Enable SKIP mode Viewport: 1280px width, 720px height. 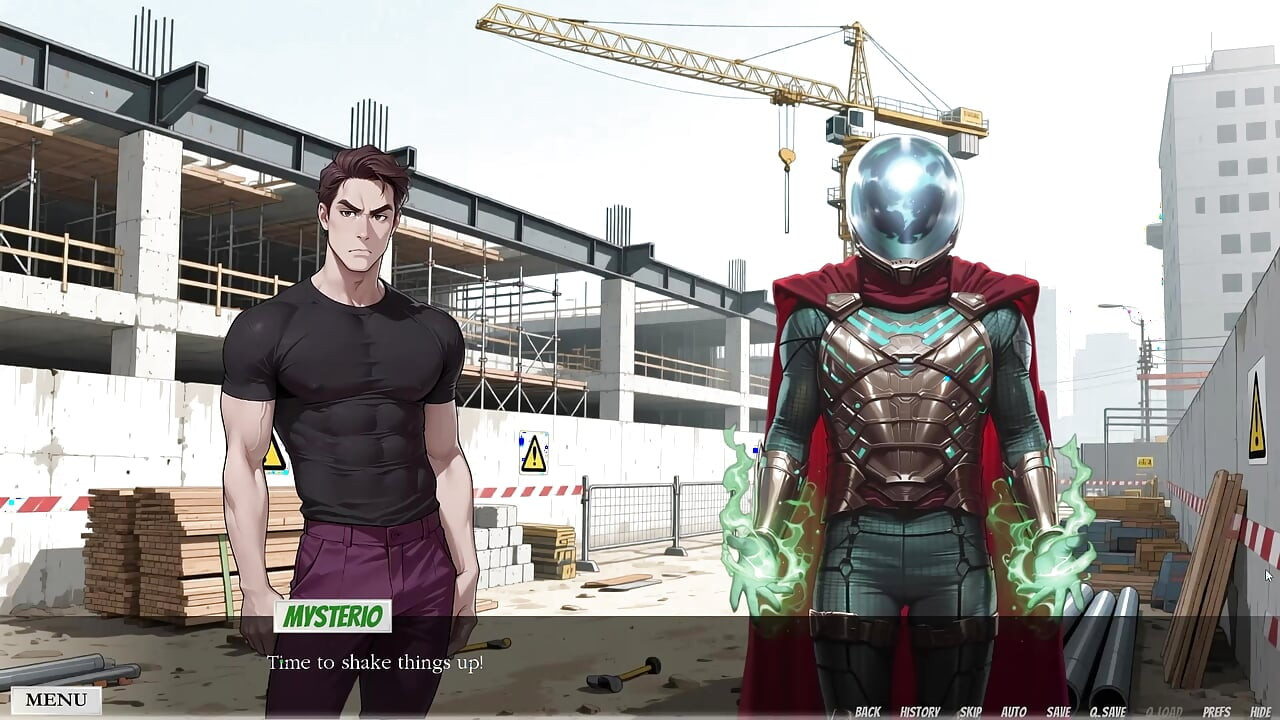[x=971, y=711]
